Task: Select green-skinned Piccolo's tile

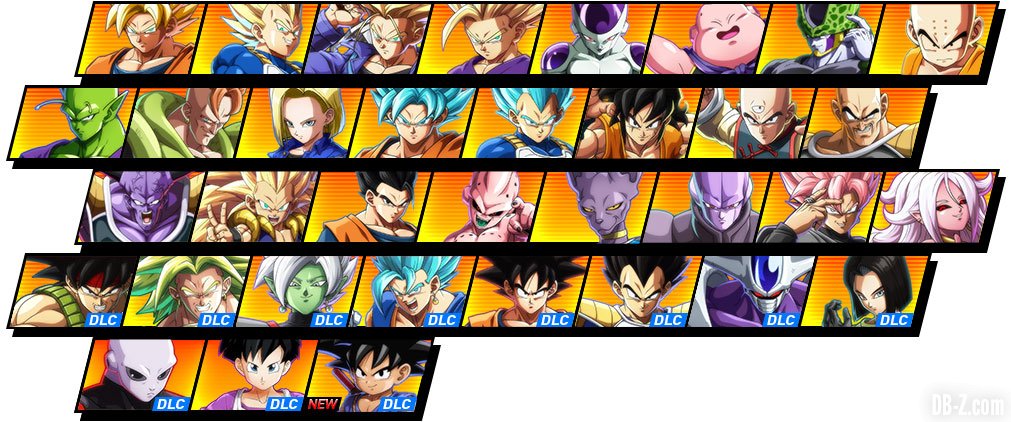Action: (x=70, y=122)
